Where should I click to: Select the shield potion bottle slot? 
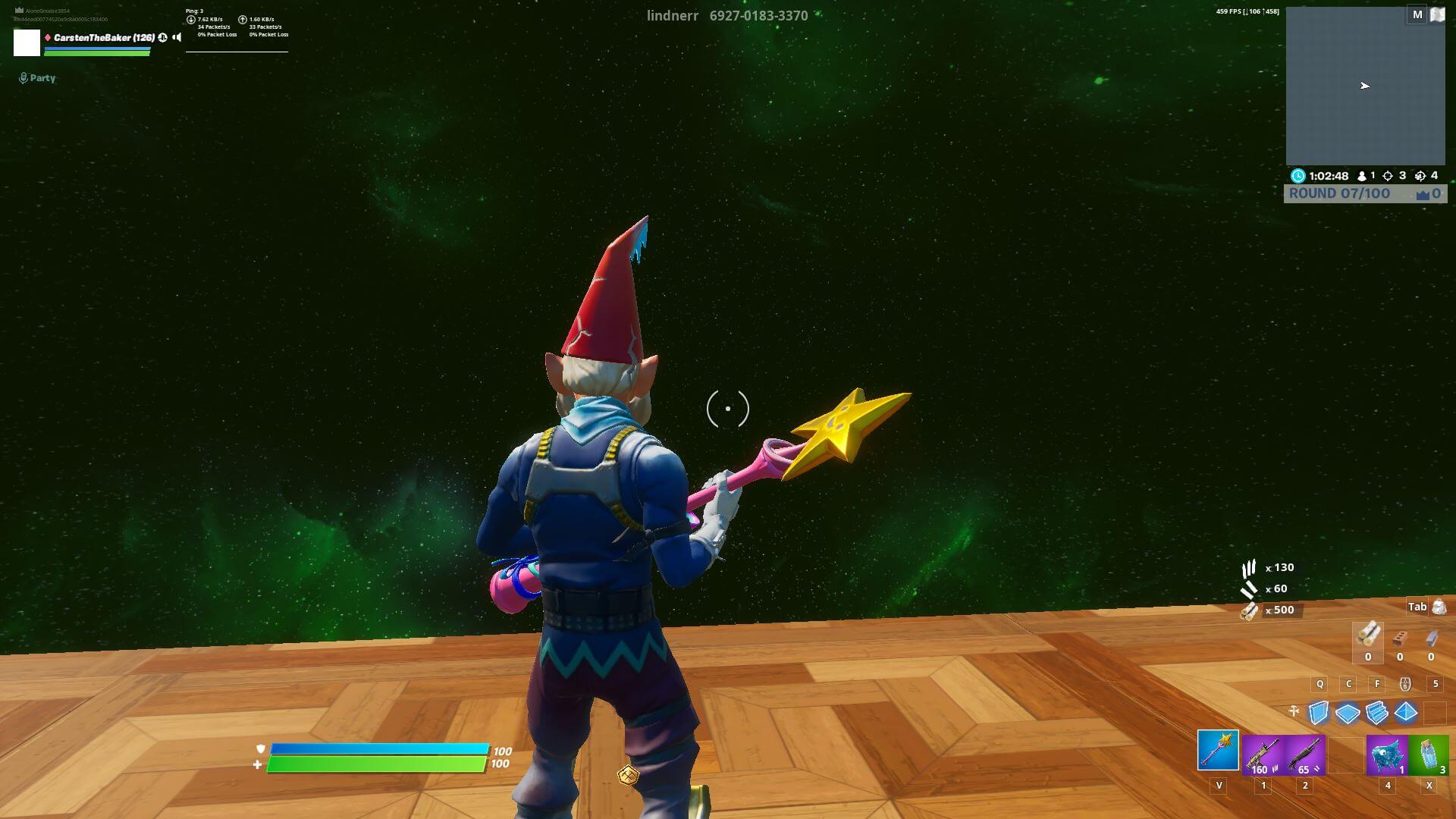tap(1429, 755)
